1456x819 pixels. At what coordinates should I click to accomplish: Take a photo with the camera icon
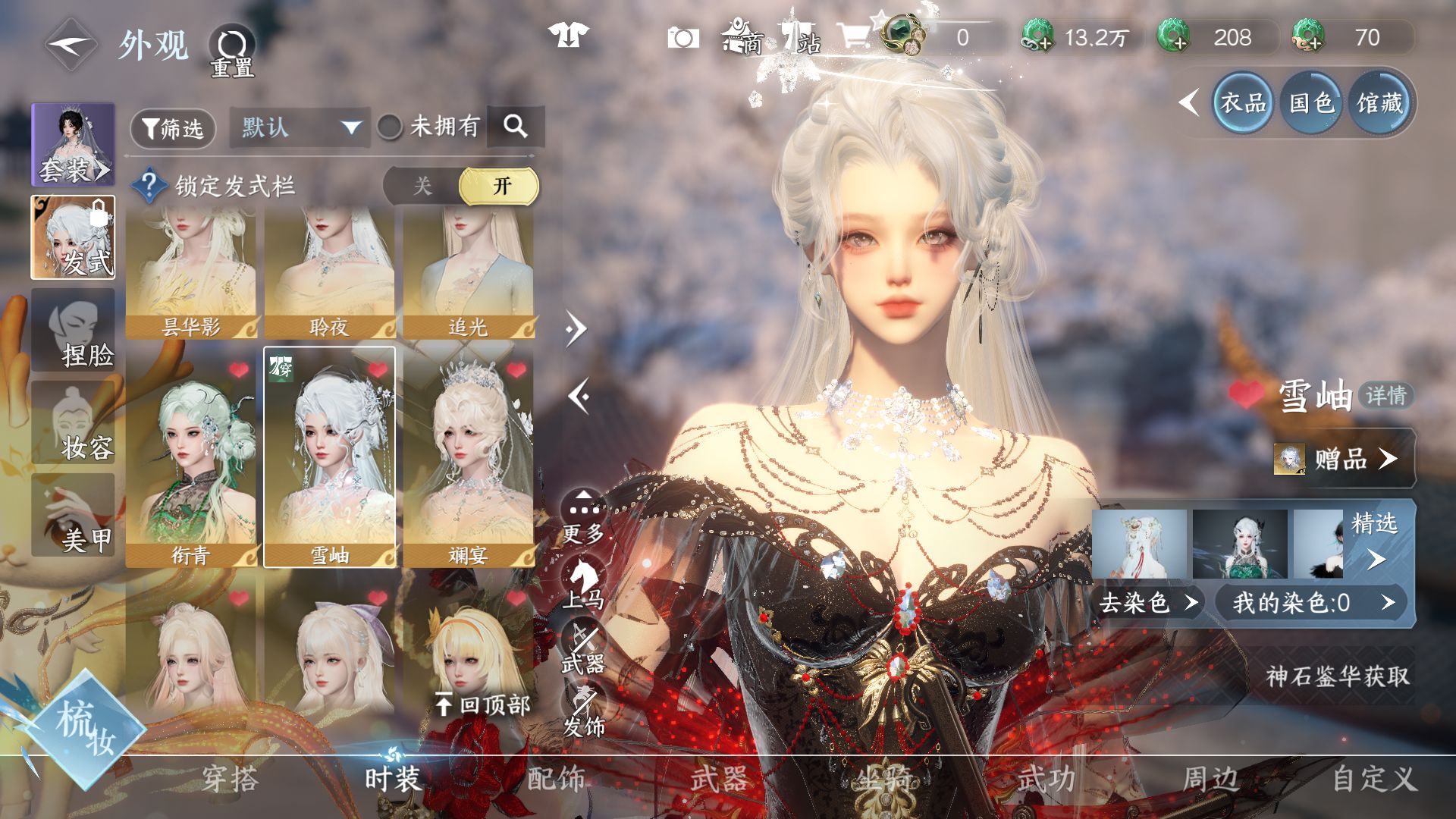(682, 38)
